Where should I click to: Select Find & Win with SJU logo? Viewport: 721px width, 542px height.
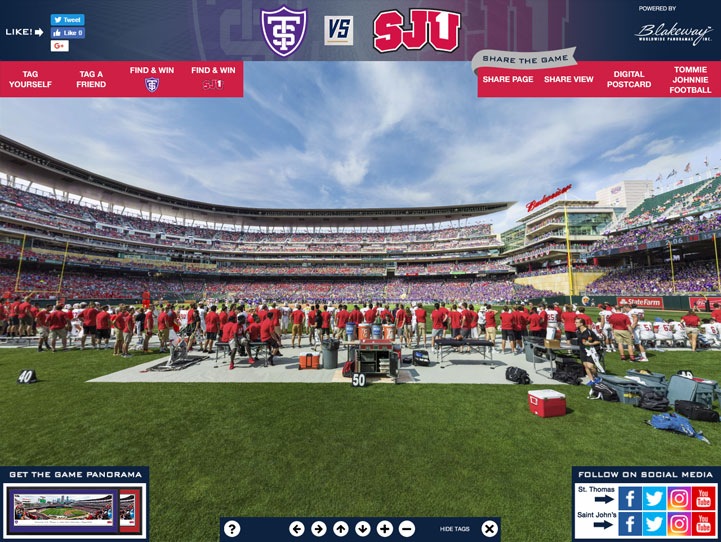[213, 79]
